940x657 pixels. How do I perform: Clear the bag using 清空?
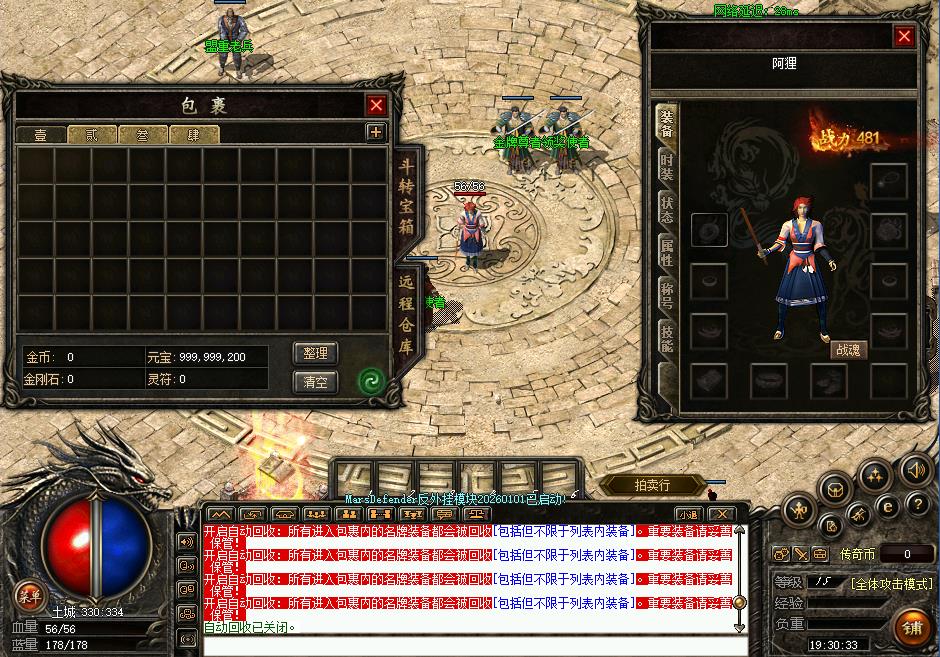[x=315, y=381]
